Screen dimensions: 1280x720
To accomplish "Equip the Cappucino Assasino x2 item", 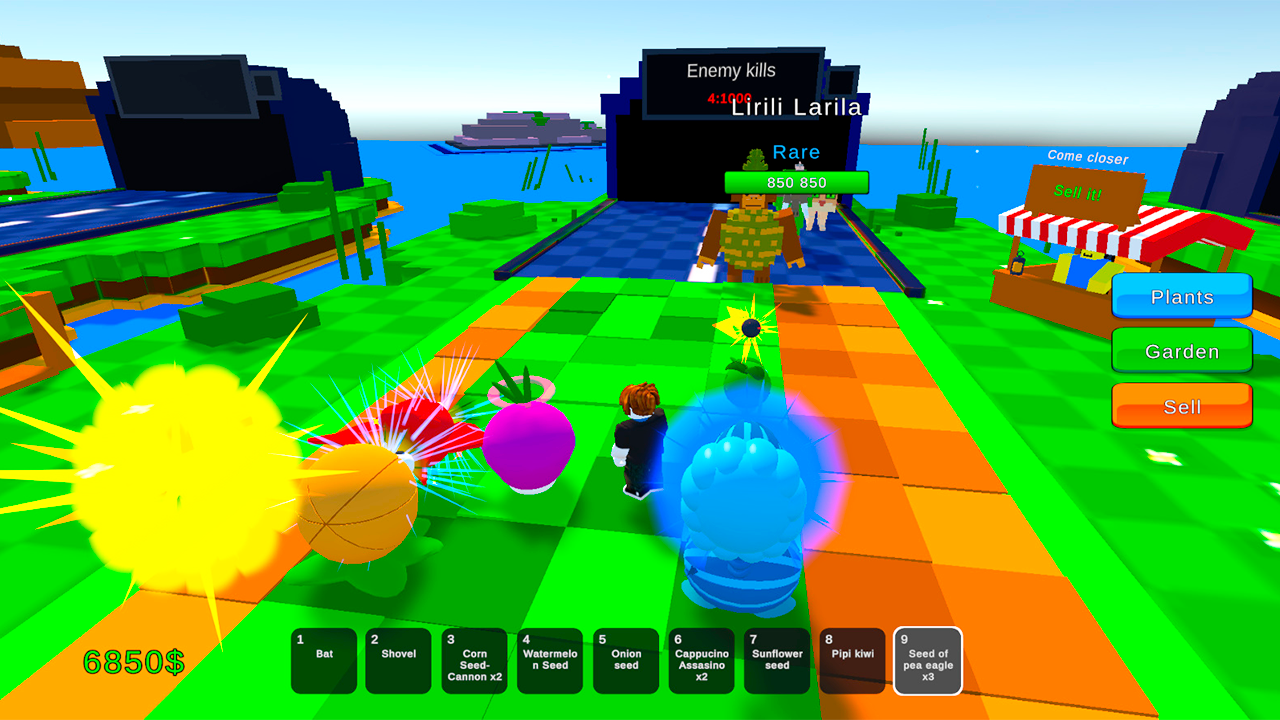I will click(x=701, y=661).
